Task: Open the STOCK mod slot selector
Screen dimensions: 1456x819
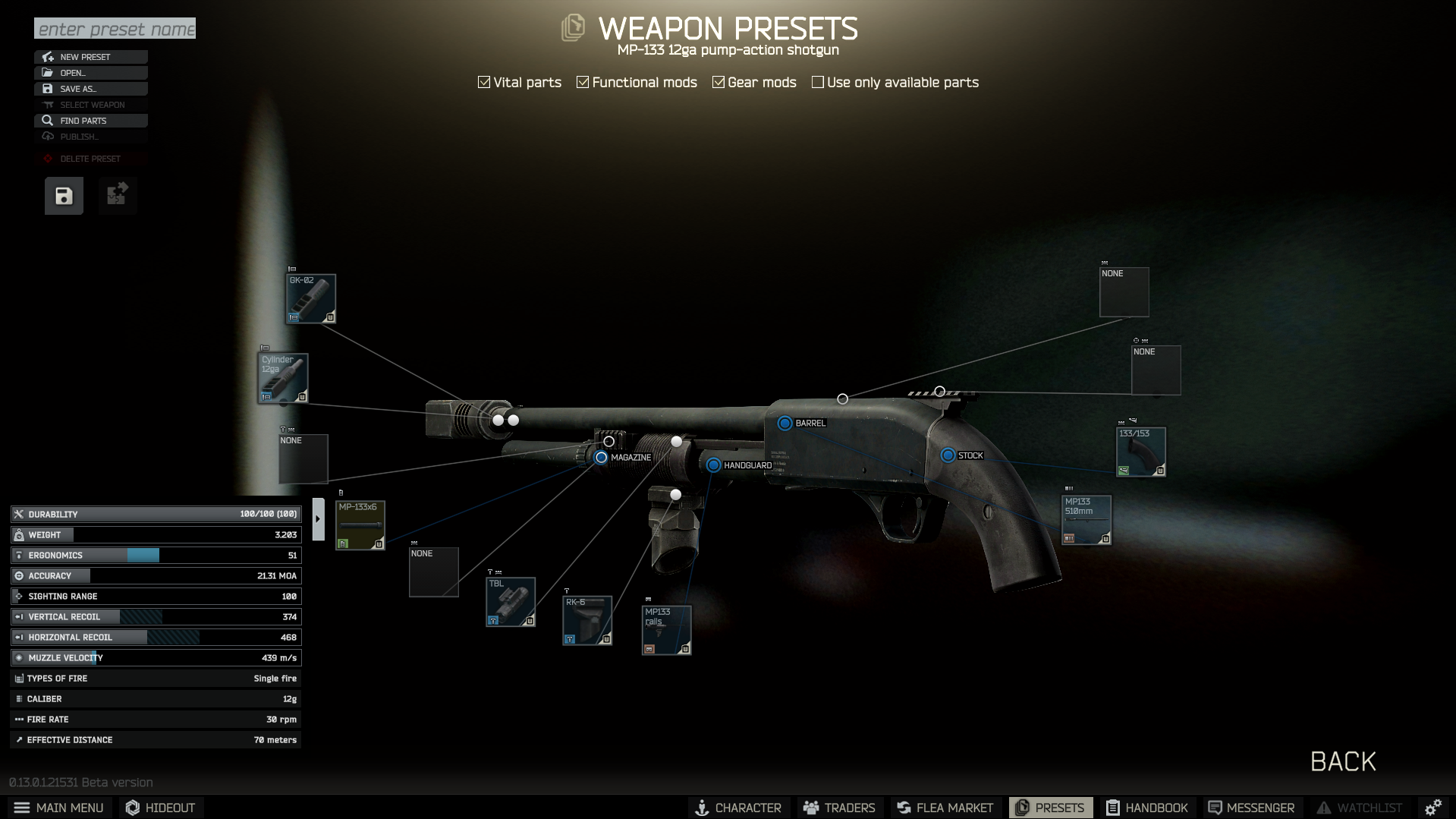Action: (948, 455)
